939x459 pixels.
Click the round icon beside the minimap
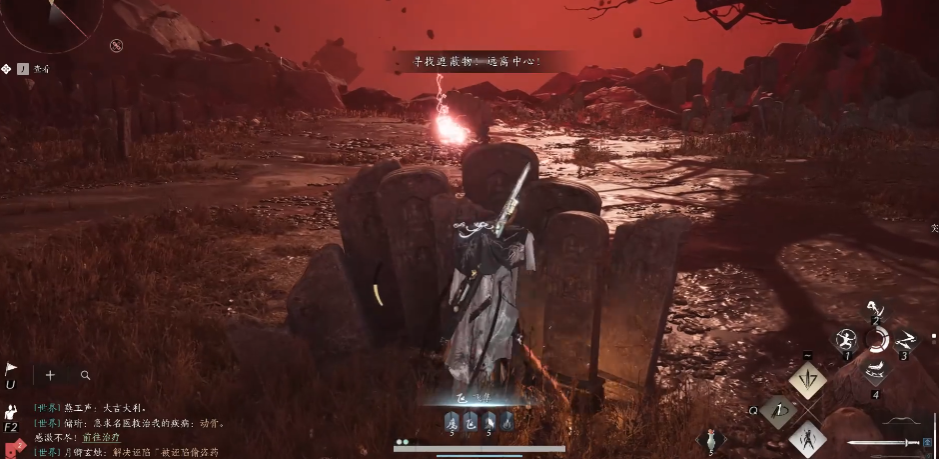pyautogui.click(x=116, y=45)
